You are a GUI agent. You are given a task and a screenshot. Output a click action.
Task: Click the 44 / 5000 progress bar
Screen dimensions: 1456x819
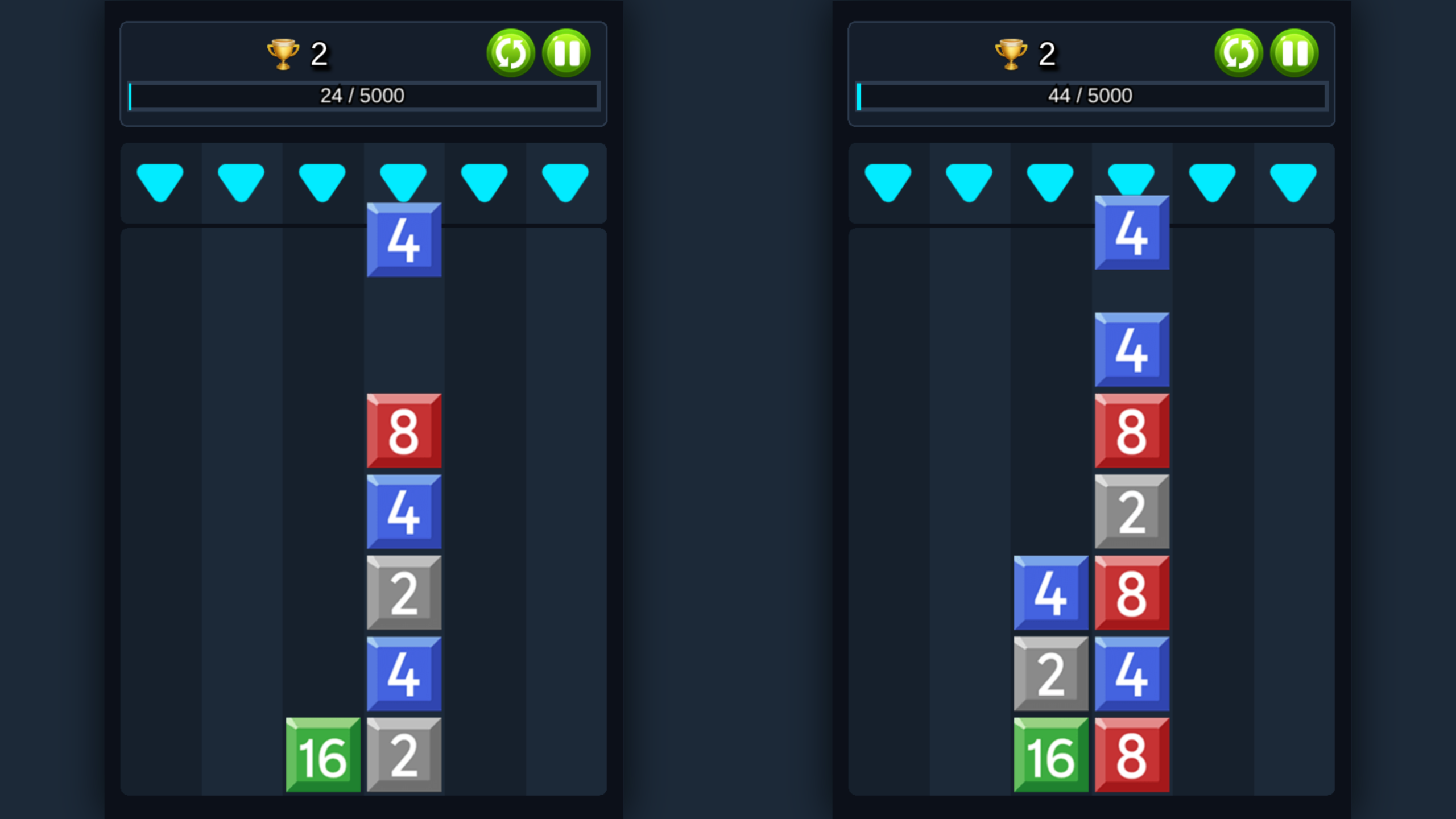[1091, 96]
